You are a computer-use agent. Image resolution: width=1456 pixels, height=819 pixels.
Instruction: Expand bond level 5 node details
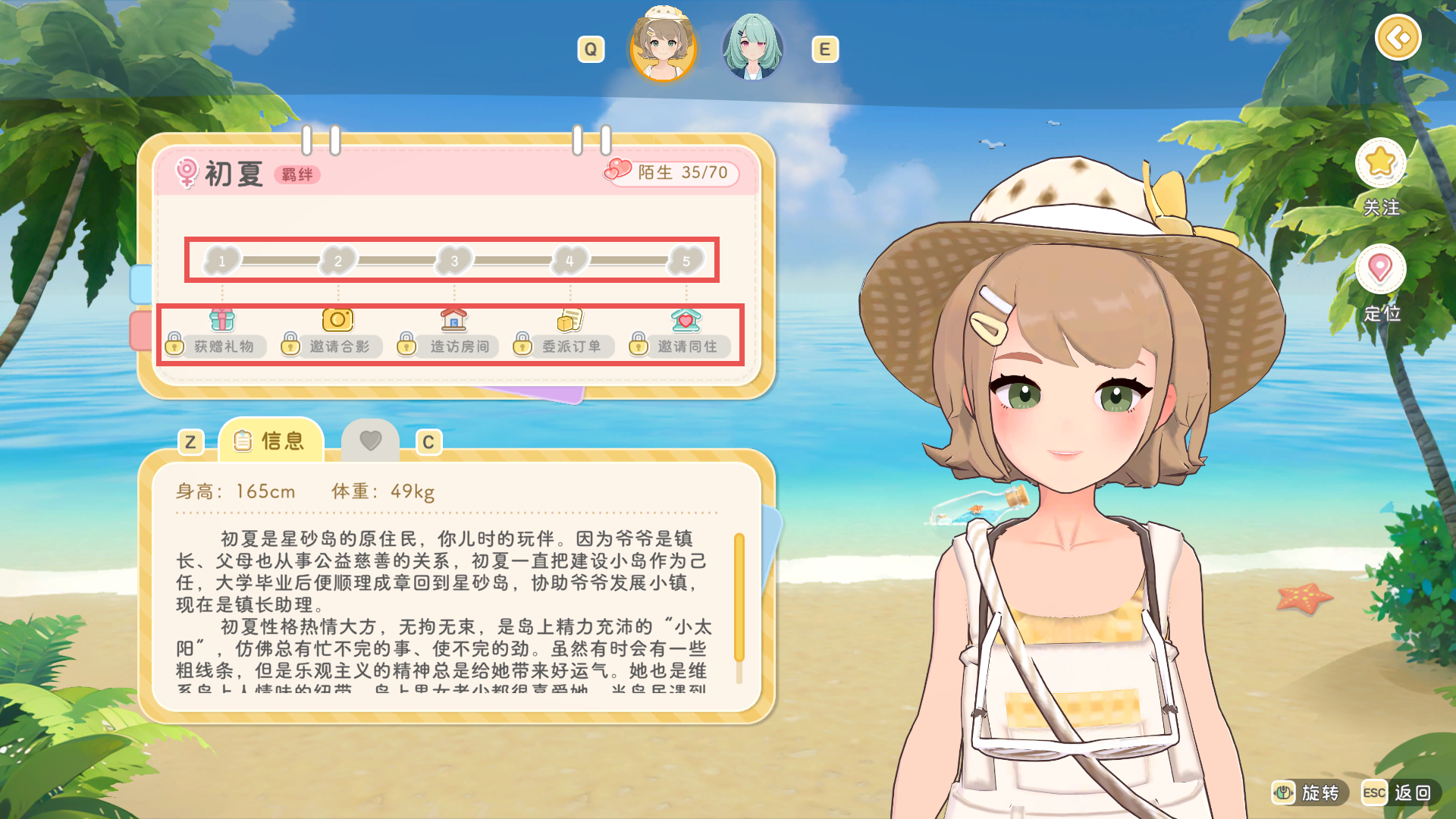tap(686, 260)
